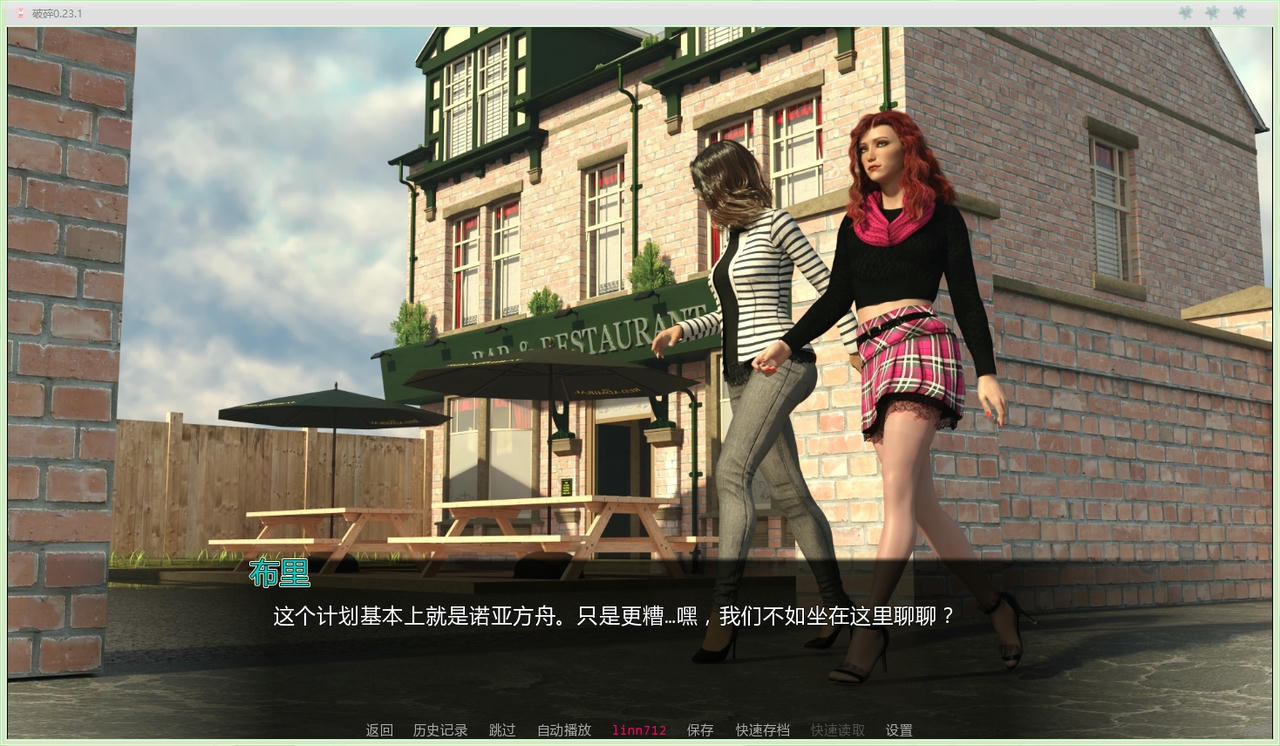
Task: Close the game via the rightmost flower icon
Action: [x=1238, y=13]
